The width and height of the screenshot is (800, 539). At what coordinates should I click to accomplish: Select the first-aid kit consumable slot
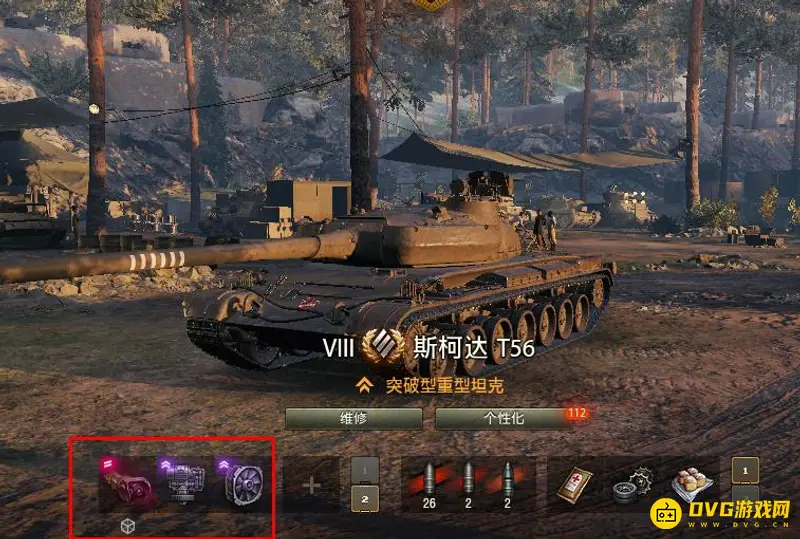pos(575,485)
